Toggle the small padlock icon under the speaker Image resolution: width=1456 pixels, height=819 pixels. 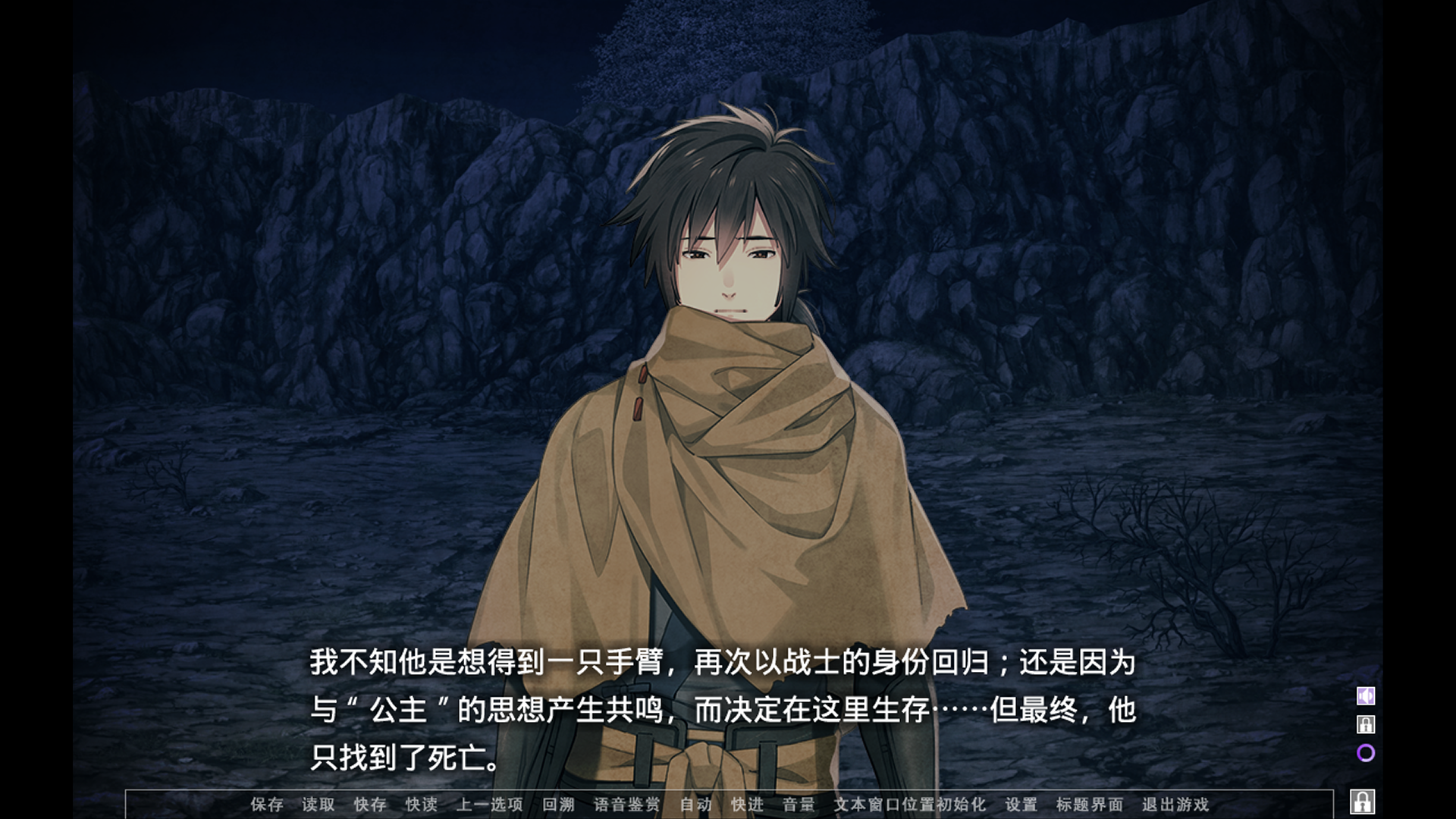(x=1366, y=724)
